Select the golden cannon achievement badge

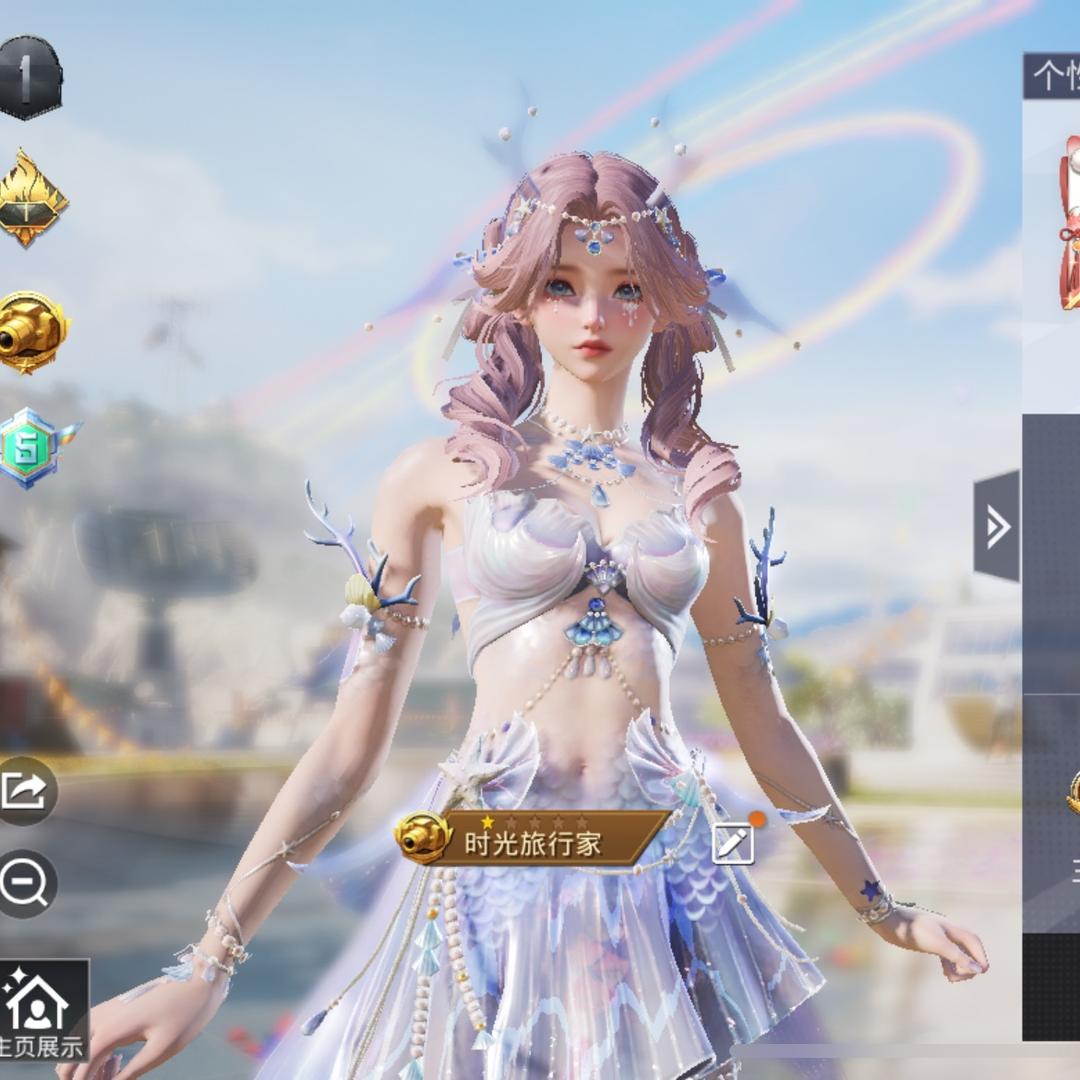32,332
